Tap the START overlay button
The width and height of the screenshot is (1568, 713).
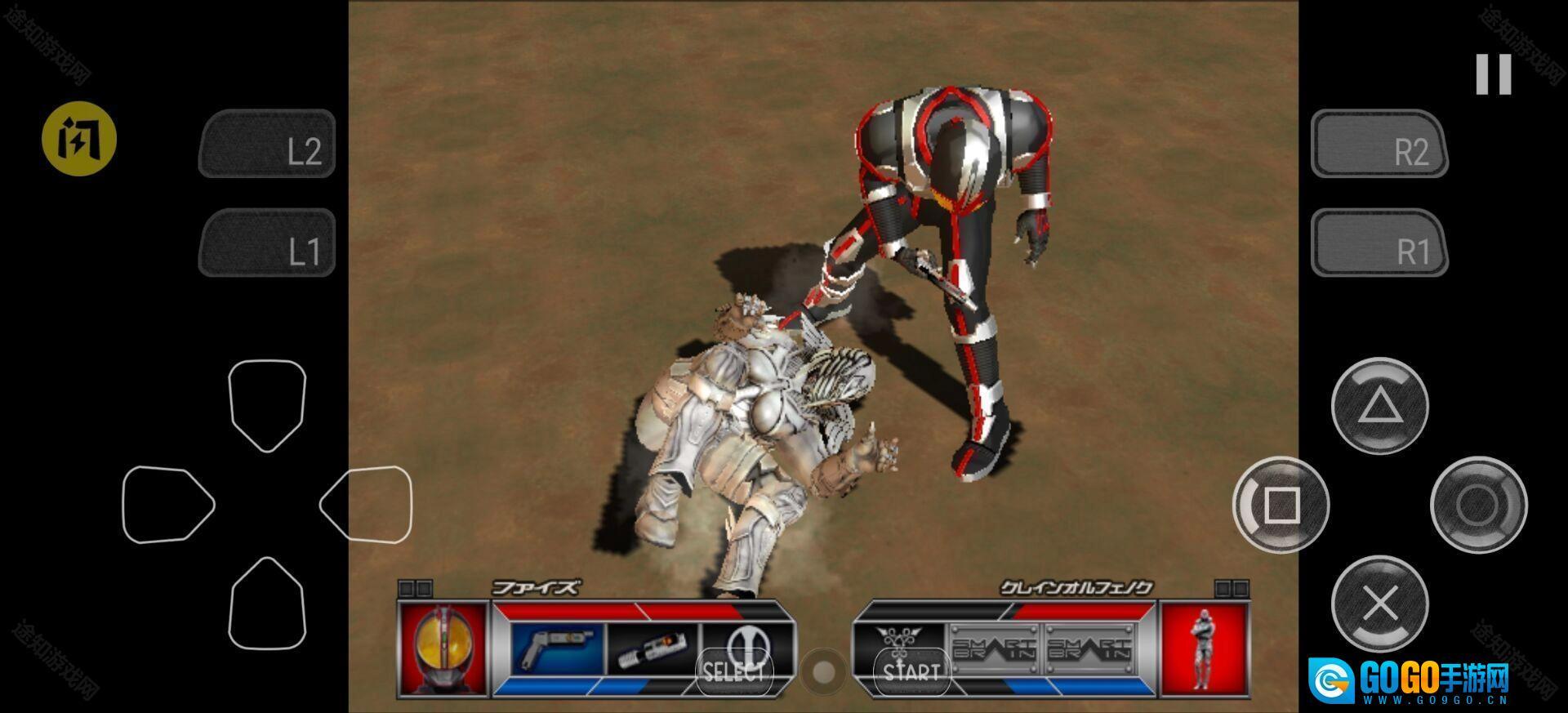911,672
